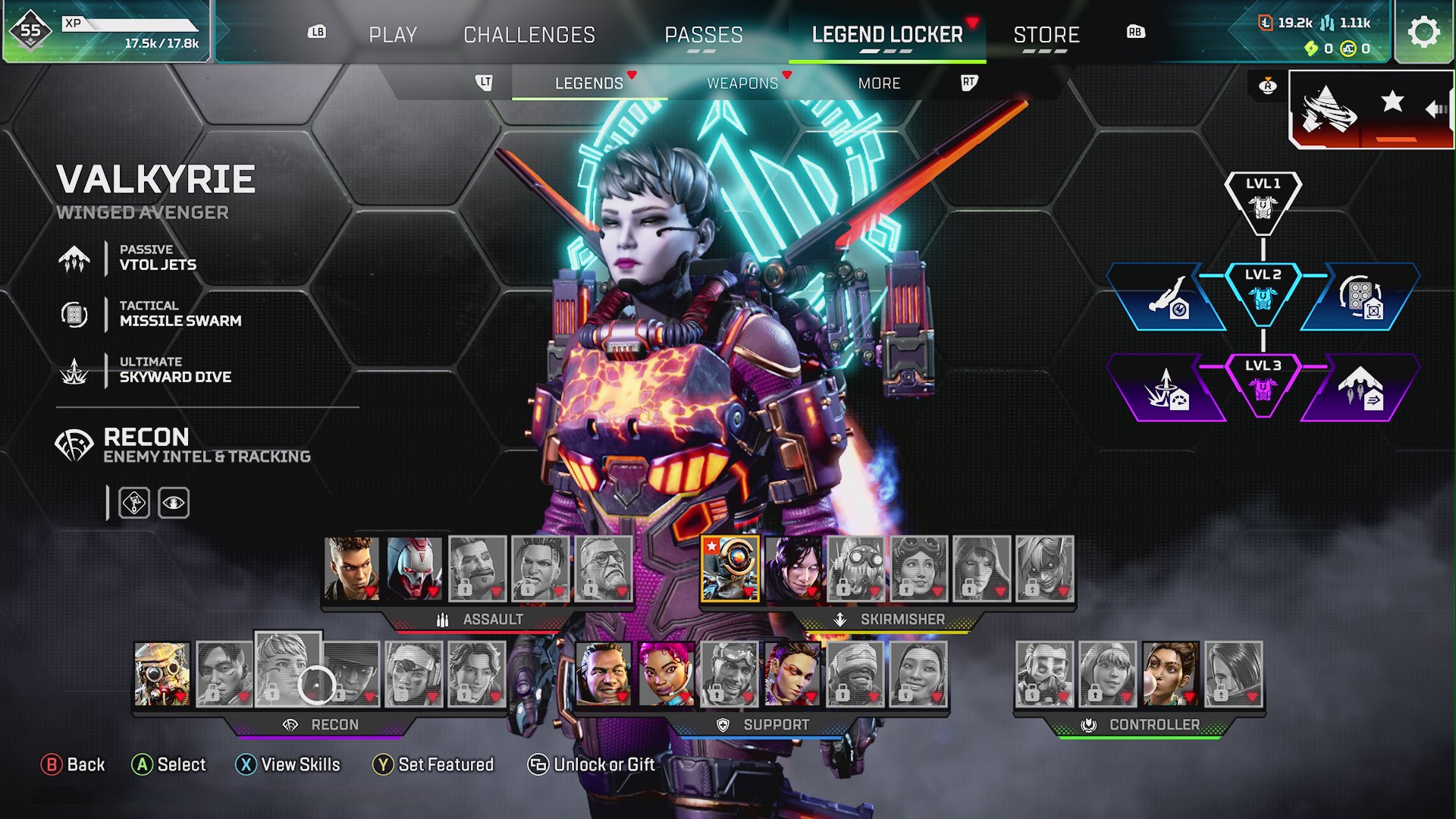Select the Wraith legend portrait

pyautogui.click(x=793, y=569)
